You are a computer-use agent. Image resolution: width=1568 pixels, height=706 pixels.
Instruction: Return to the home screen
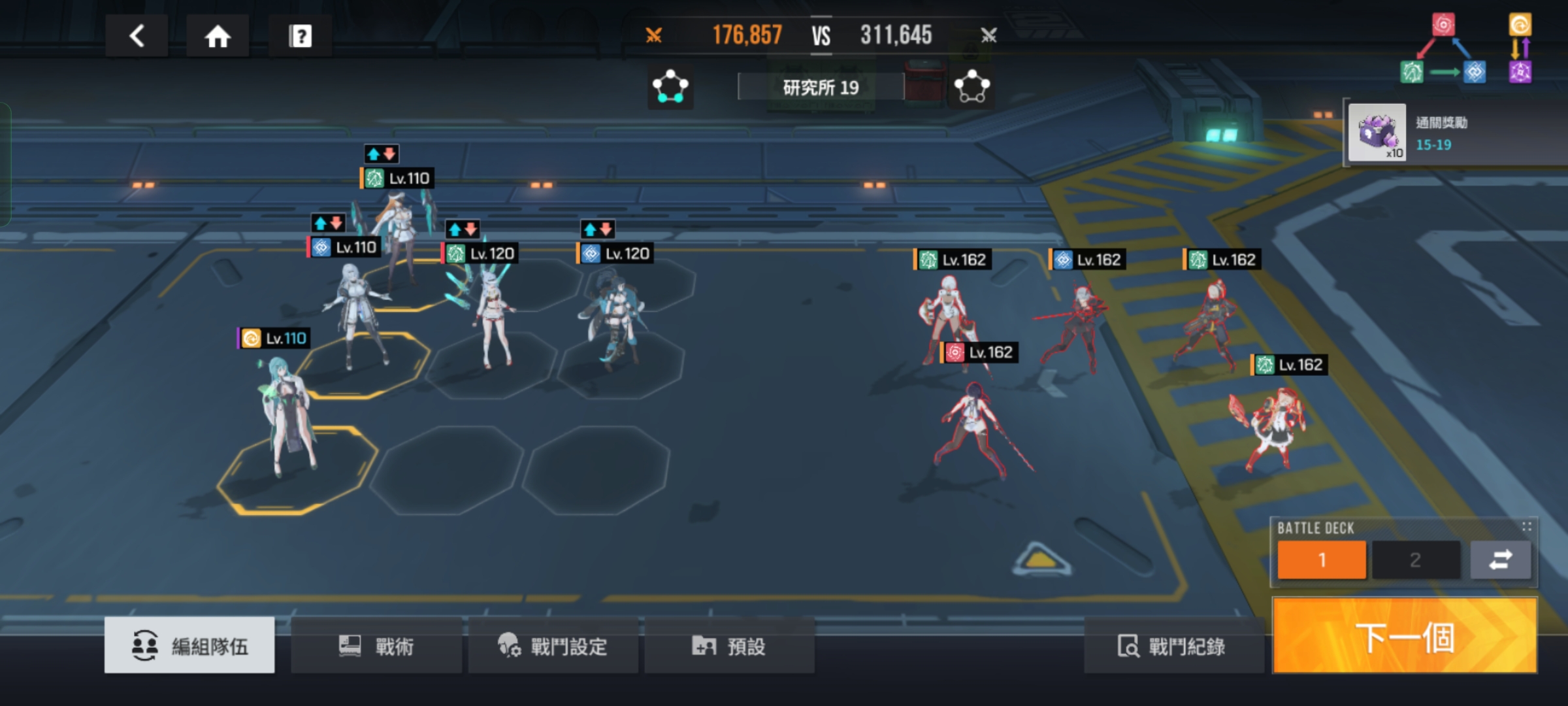pyautogui.click(x=218, y=36)
